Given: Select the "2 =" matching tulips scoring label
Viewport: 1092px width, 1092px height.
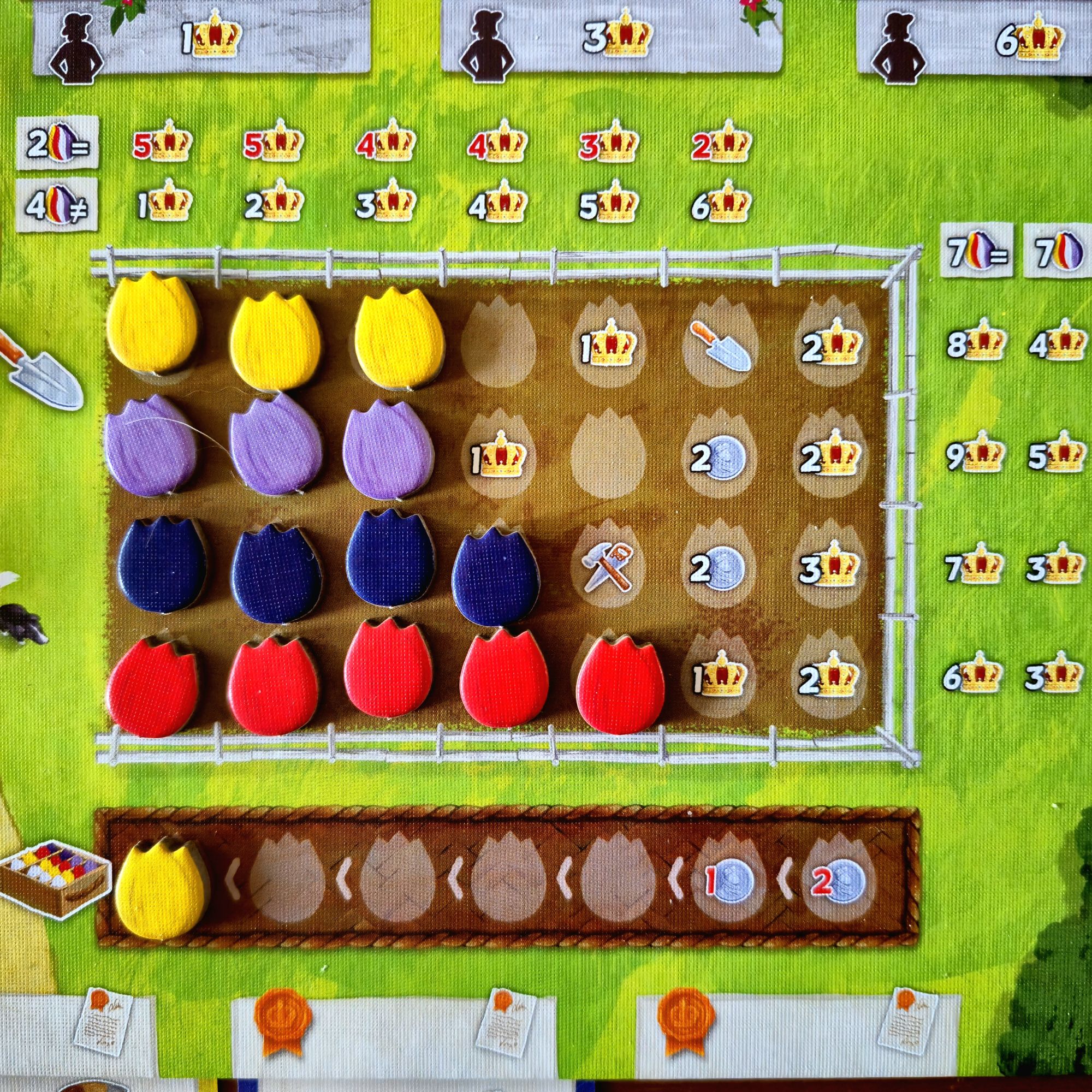Looking at the screenshot, I should click(57, 144).
